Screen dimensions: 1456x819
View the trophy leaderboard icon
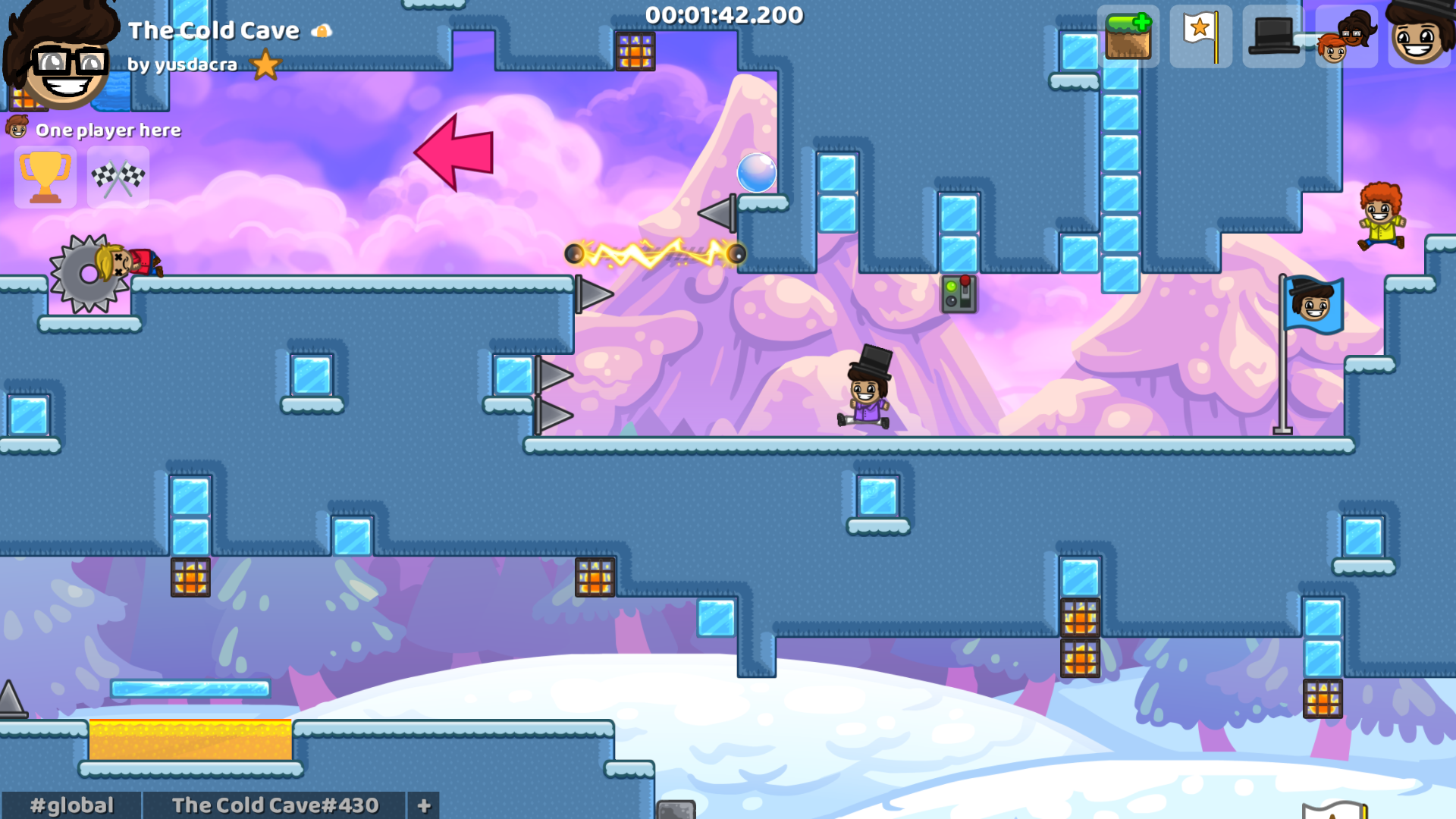tap(45, 178)
